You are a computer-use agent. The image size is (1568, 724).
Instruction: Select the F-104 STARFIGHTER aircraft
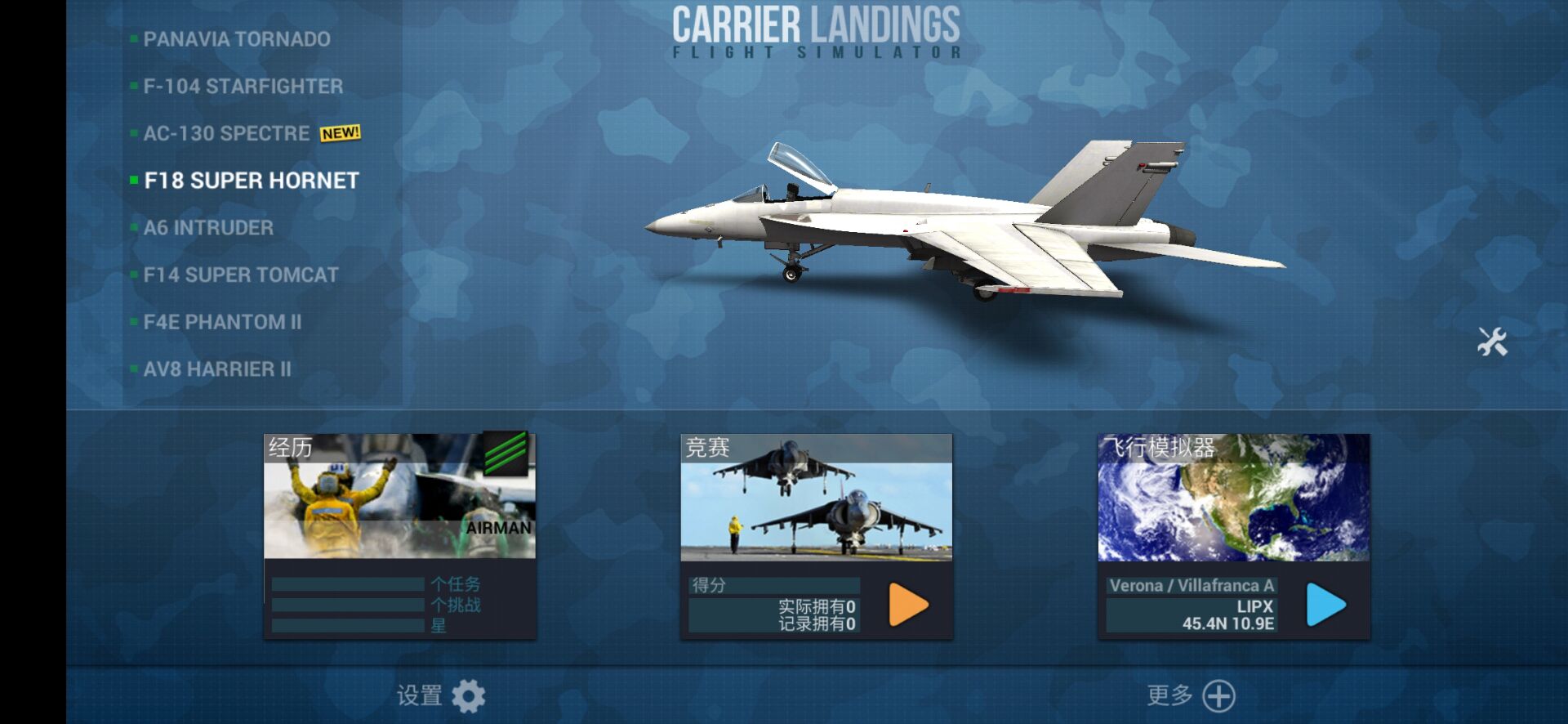click(x=243, y=86)
